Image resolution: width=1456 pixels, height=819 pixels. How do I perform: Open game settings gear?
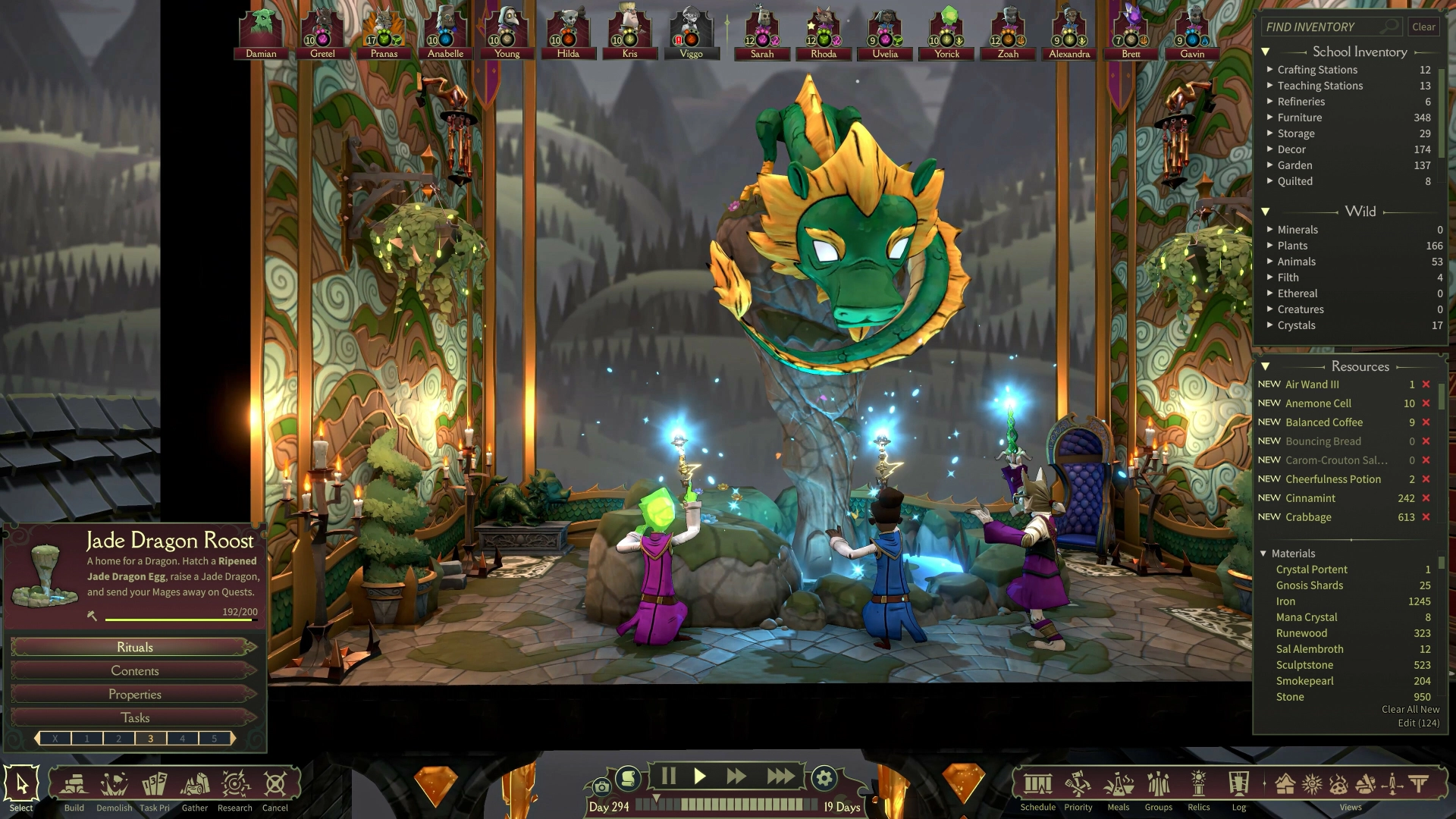point(824,777)
